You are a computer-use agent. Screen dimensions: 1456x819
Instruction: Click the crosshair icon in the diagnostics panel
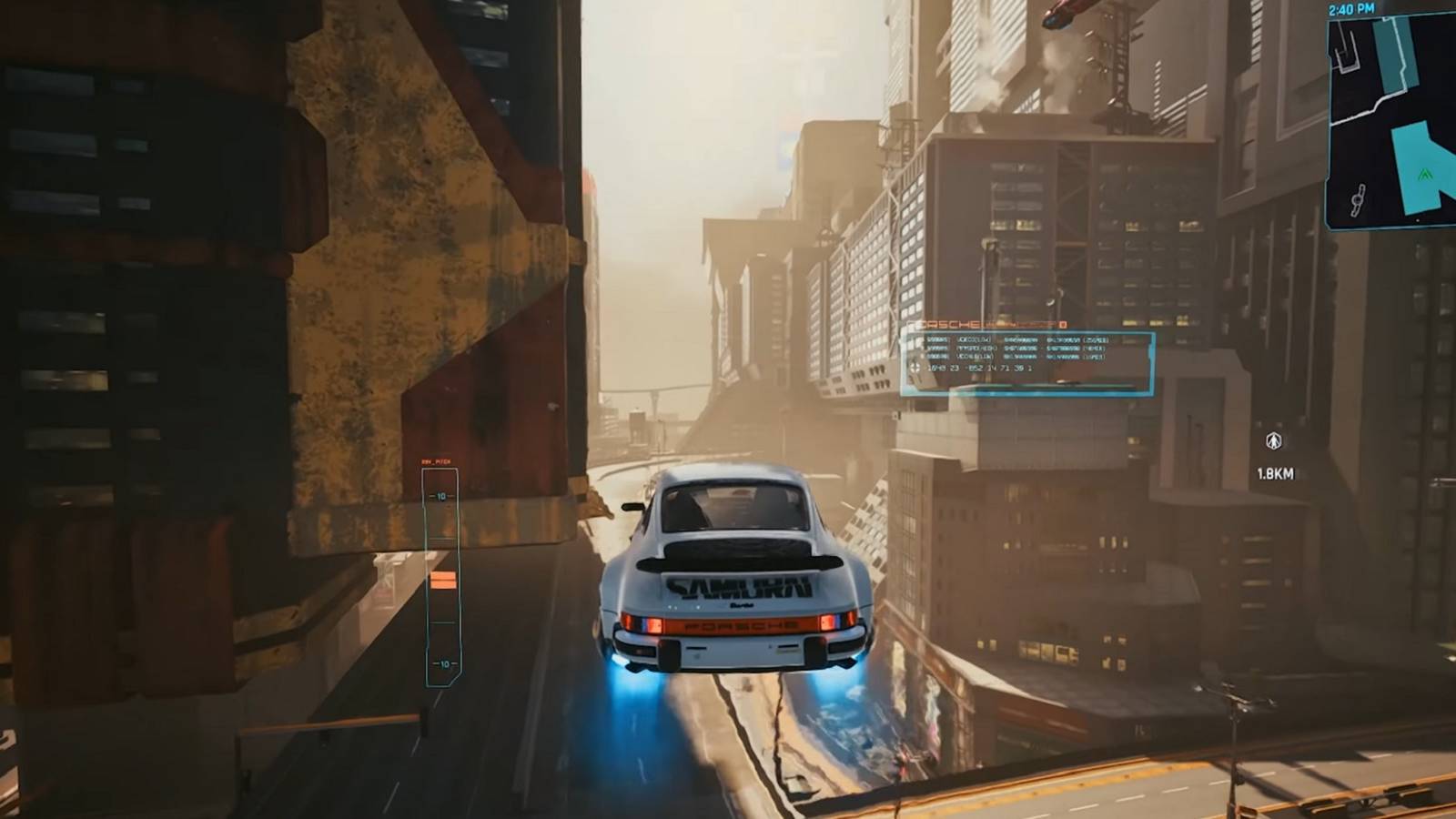click(x=916, y=367)
